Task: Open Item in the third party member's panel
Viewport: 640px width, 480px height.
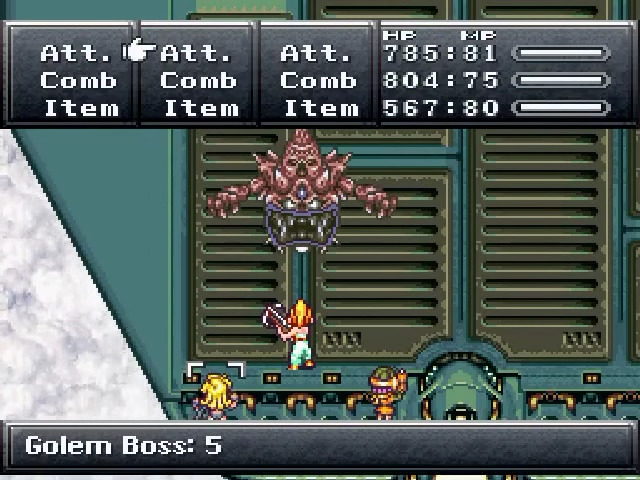Action: coord(317,108)
